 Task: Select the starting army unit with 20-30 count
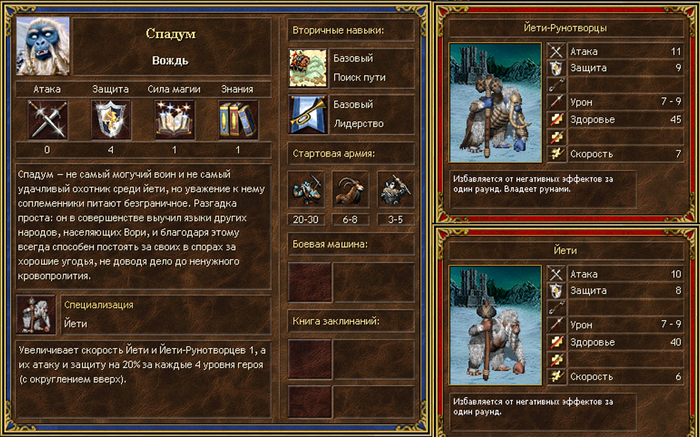306,190
